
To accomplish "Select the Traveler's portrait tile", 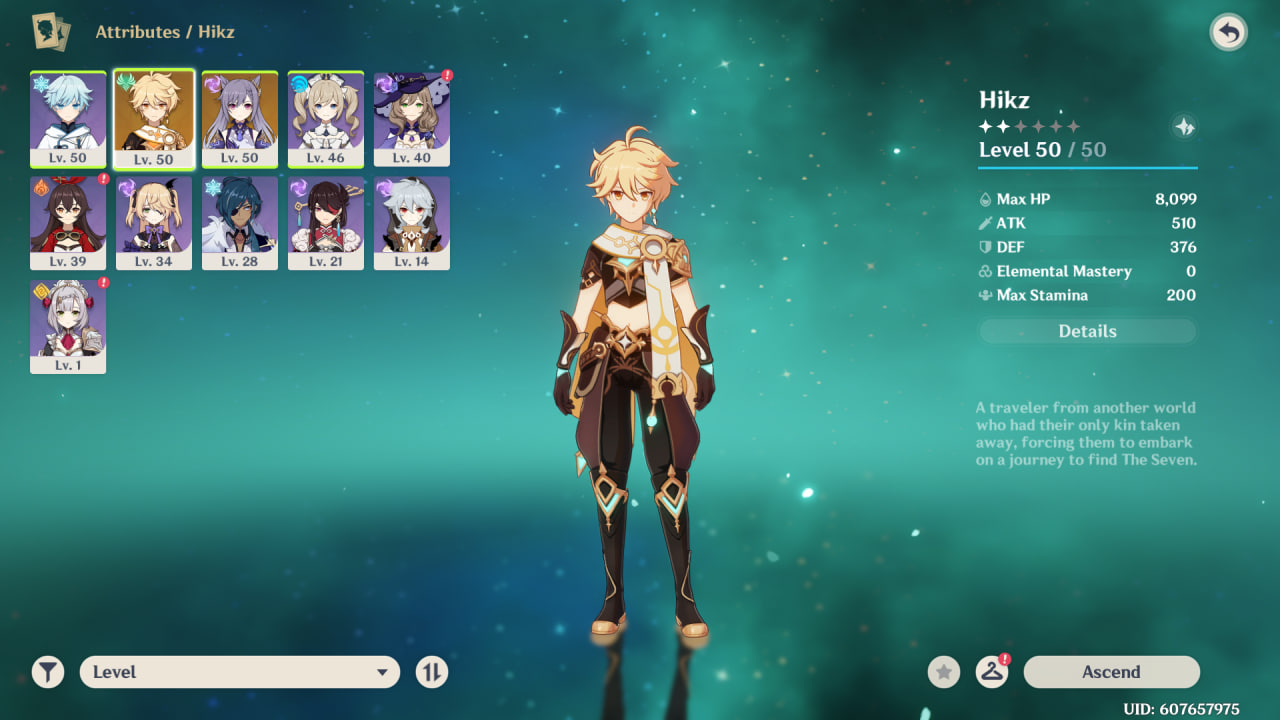I will 154,118.
